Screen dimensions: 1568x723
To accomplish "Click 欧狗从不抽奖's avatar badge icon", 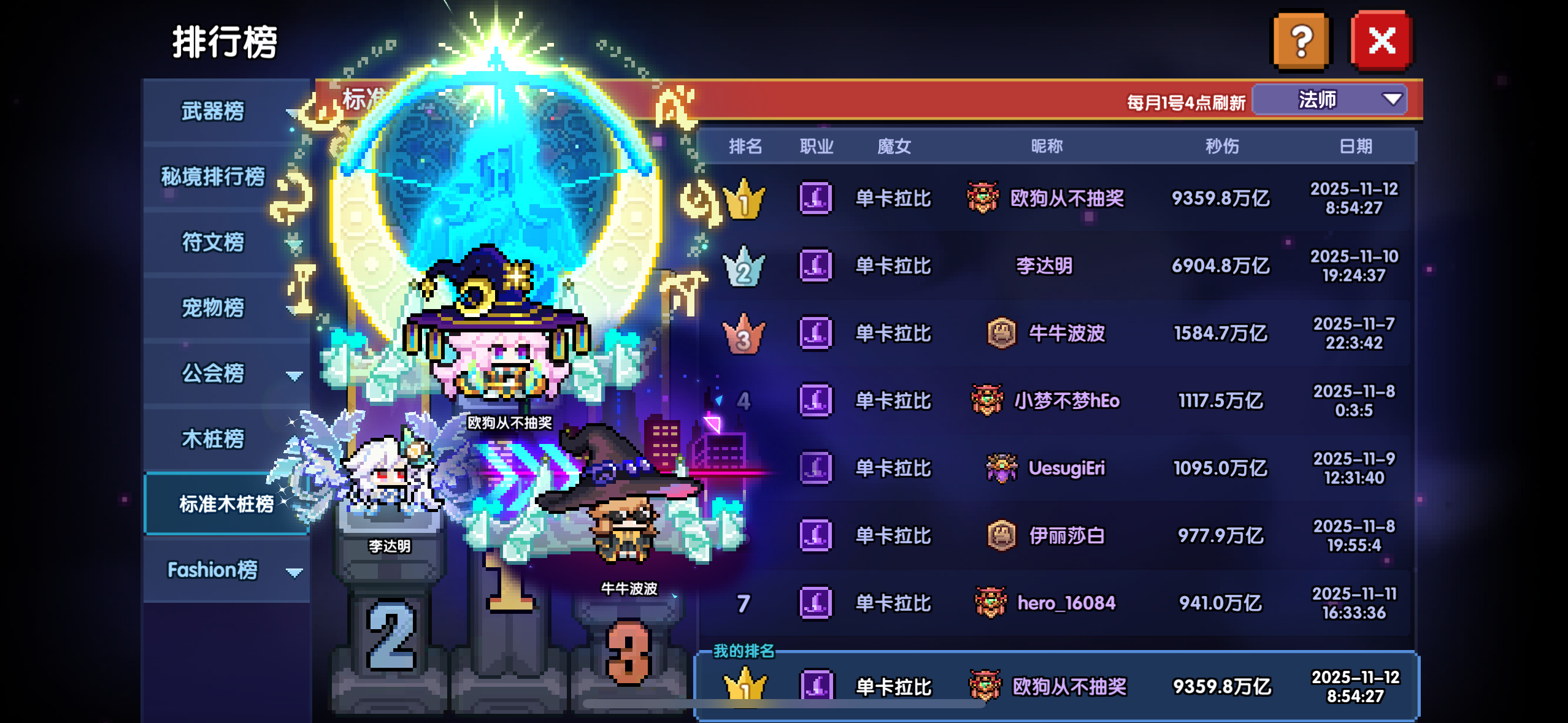I will [x=982, y=199].
